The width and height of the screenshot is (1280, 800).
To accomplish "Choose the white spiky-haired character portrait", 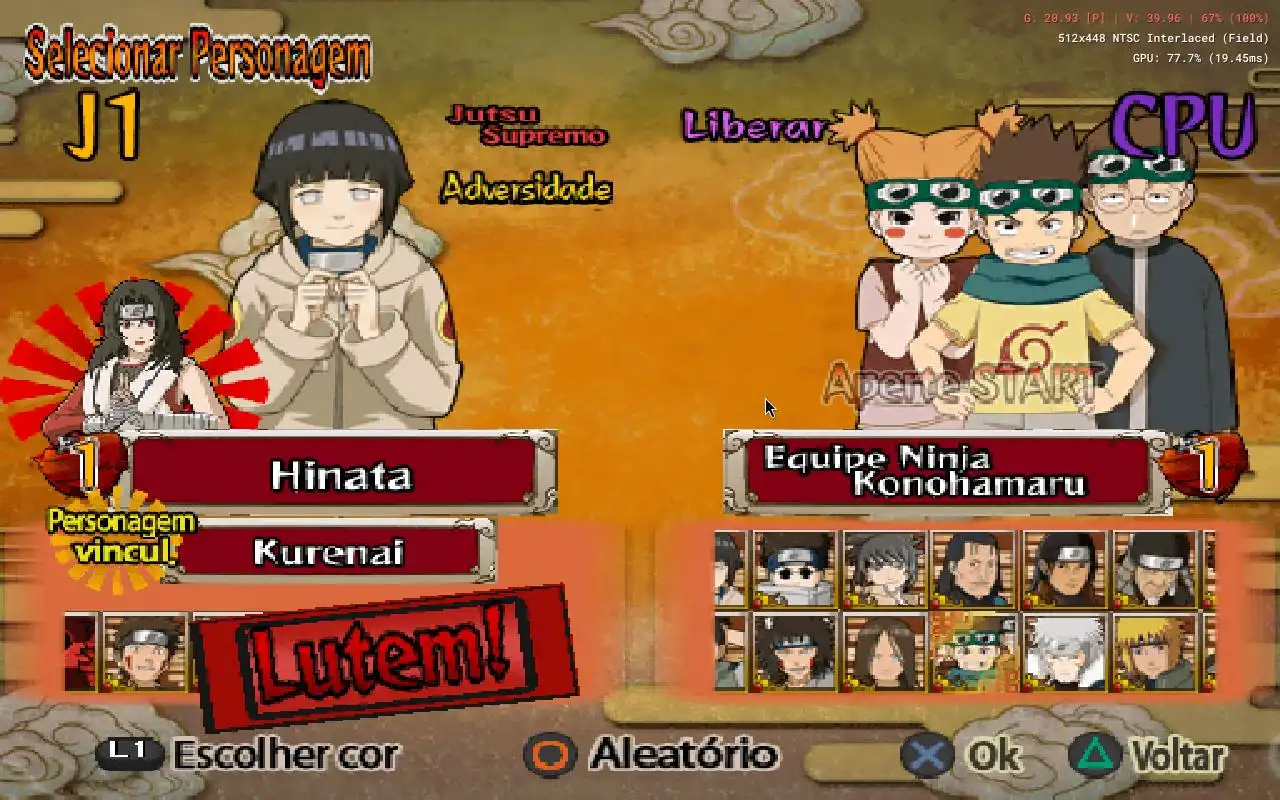I will pos(1064,651).
